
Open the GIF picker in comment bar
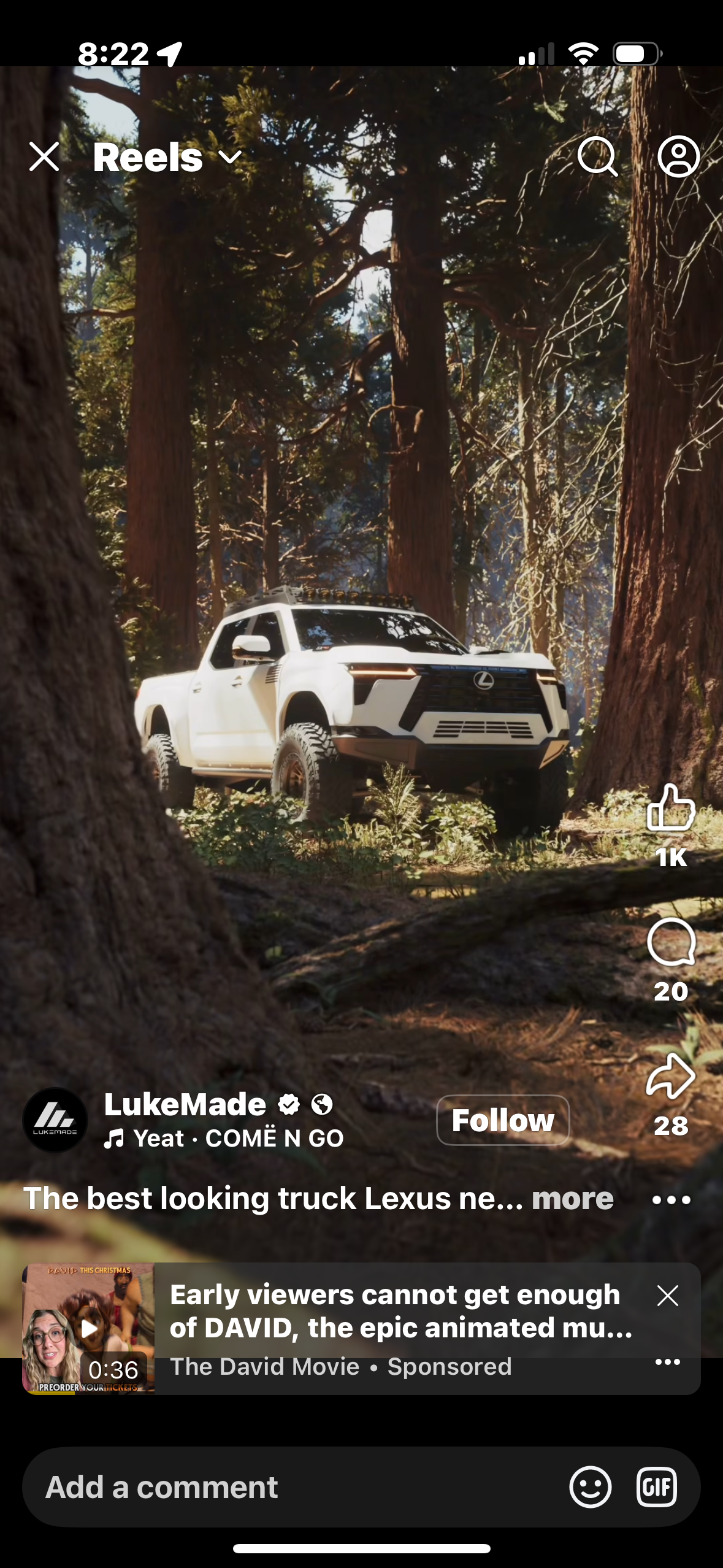coord(656,1487)
